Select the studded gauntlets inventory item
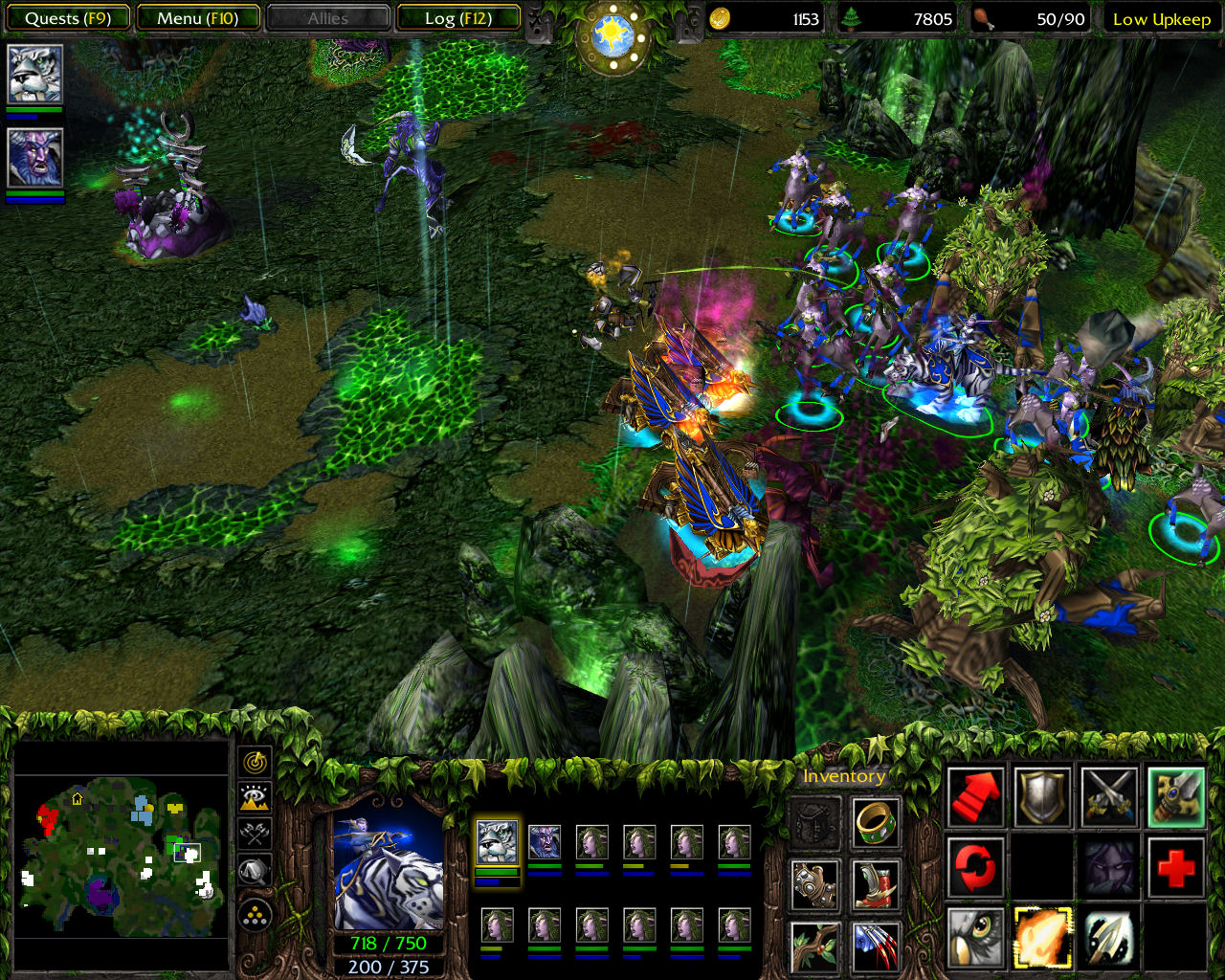This screenshot has height=980, width=1225. click(816, 882)
